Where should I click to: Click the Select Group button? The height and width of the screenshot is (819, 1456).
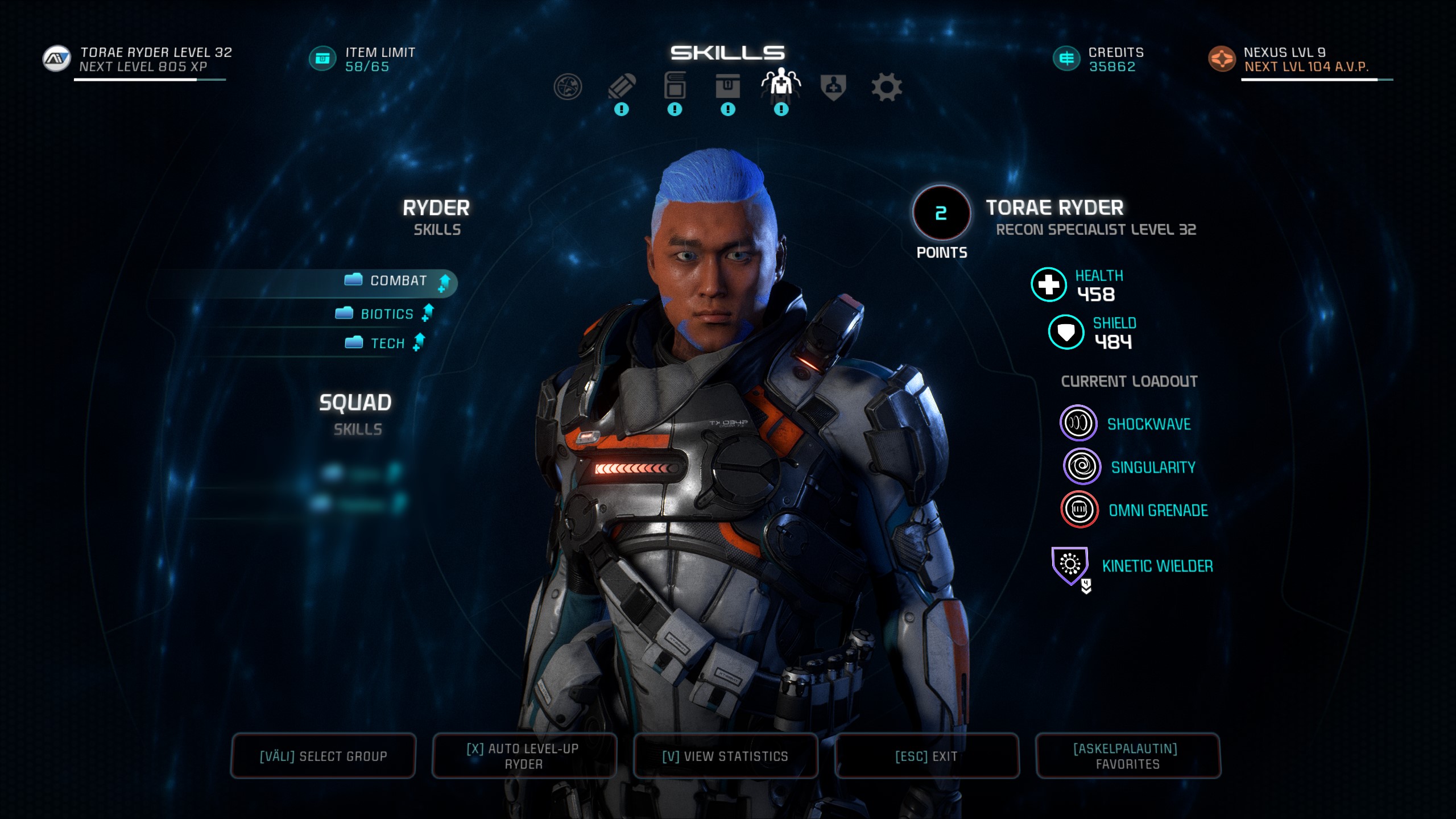pyautogui.click(x=323, y=756)
